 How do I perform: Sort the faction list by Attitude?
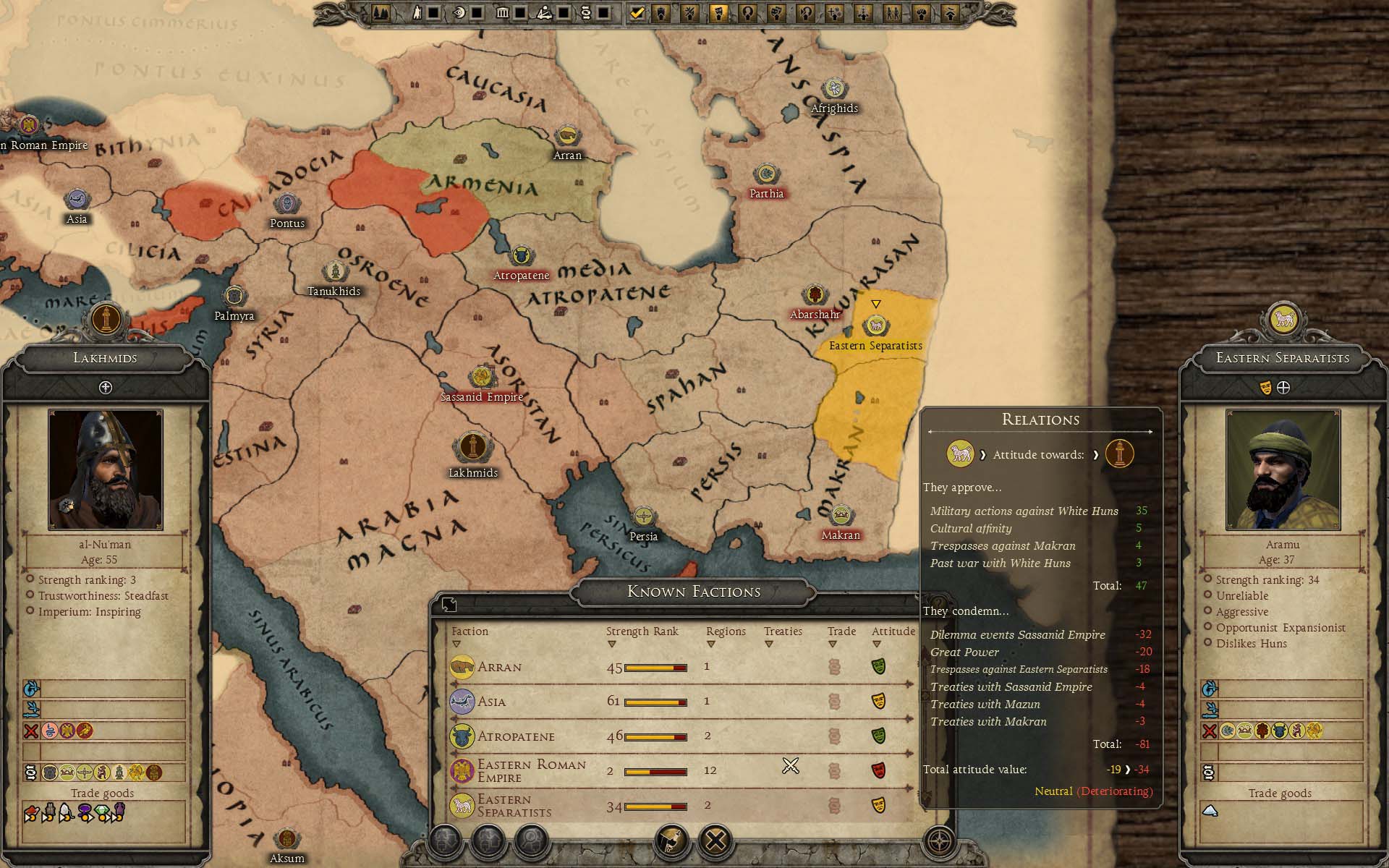893,632
